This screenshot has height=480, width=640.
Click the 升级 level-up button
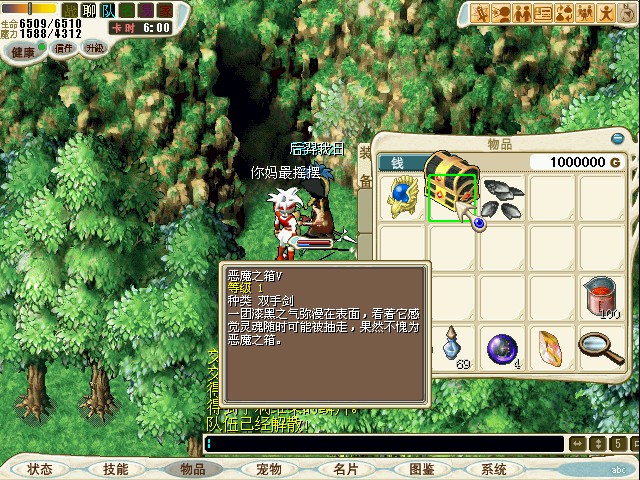(x=96, y=48)
